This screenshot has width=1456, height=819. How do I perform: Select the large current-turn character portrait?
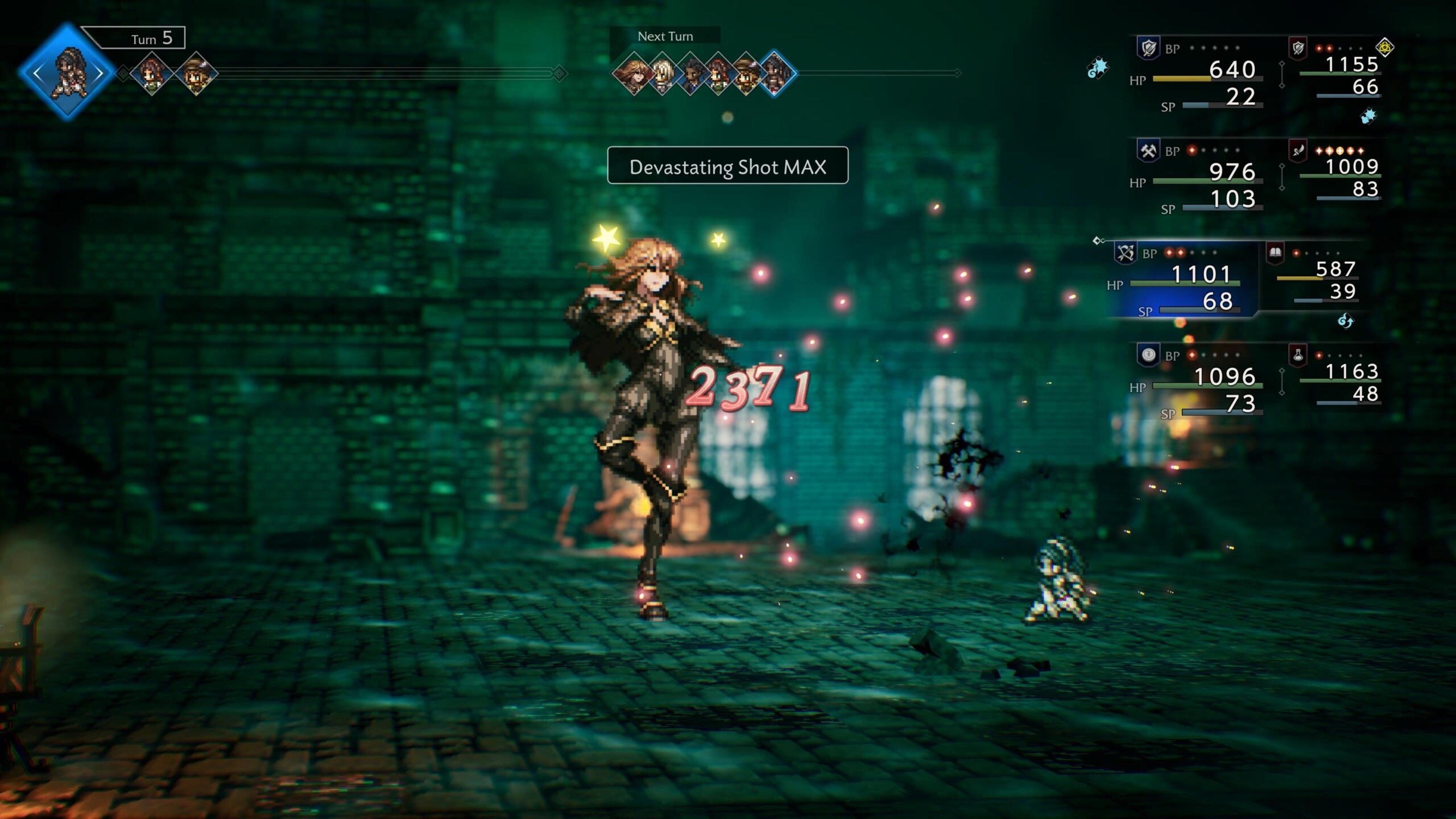[68, 73]
